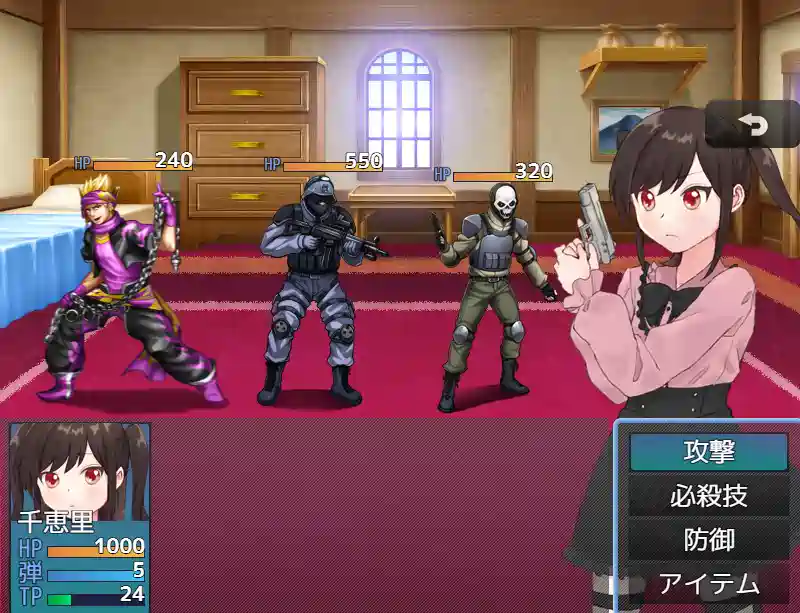Choose the 必殺技 special move command
This screenshot has height=613, width=800.
pyautogui.click(x=708, y=496)
